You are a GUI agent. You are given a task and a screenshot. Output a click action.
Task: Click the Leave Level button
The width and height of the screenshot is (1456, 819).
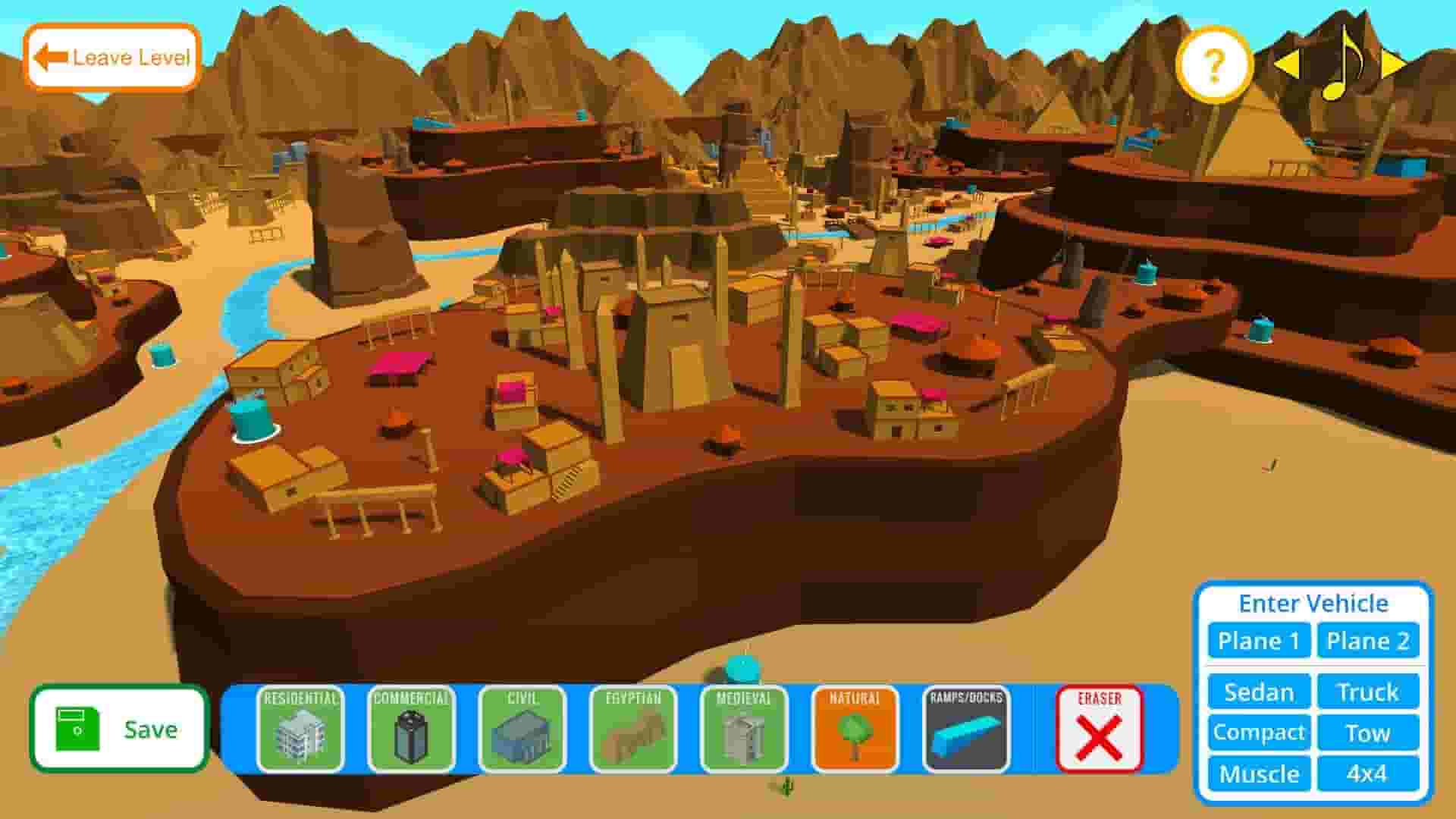111,57
